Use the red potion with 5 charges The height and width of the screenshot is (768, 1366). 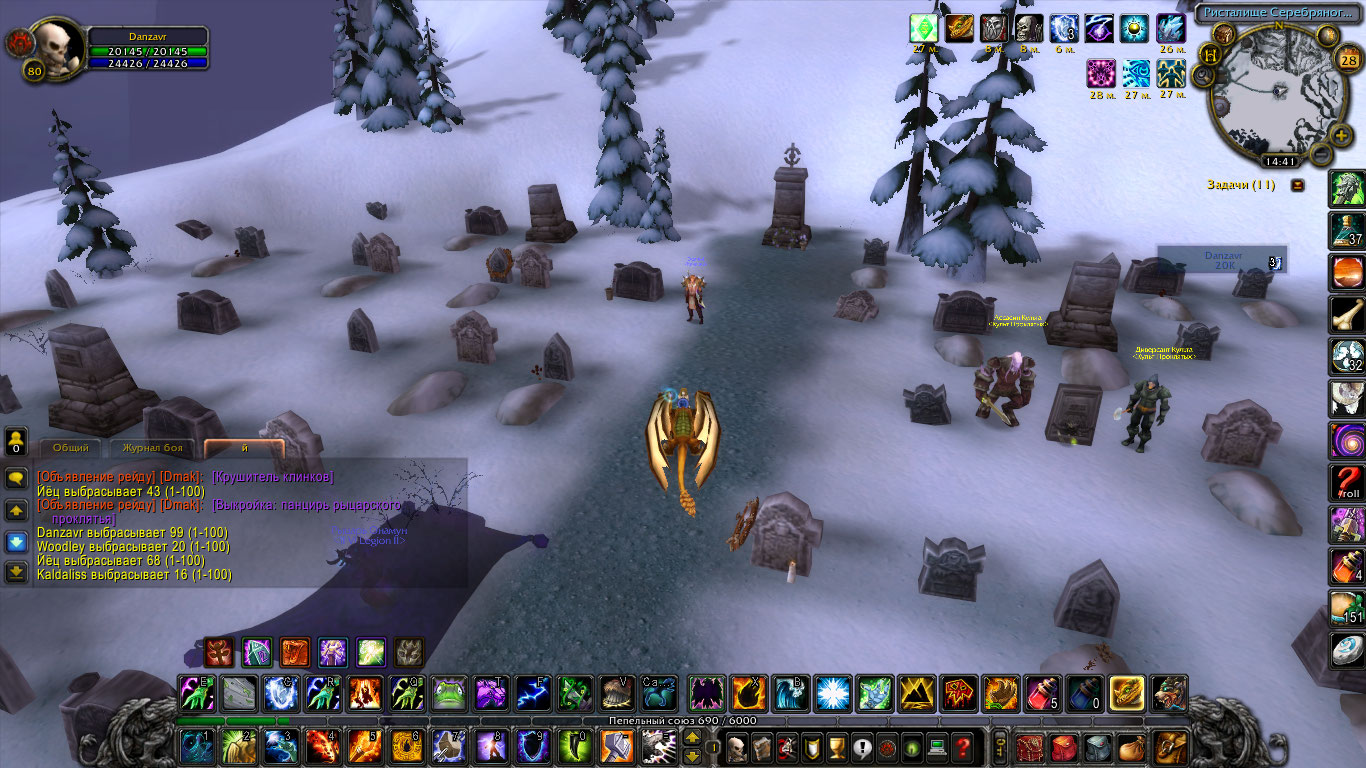1042,693
